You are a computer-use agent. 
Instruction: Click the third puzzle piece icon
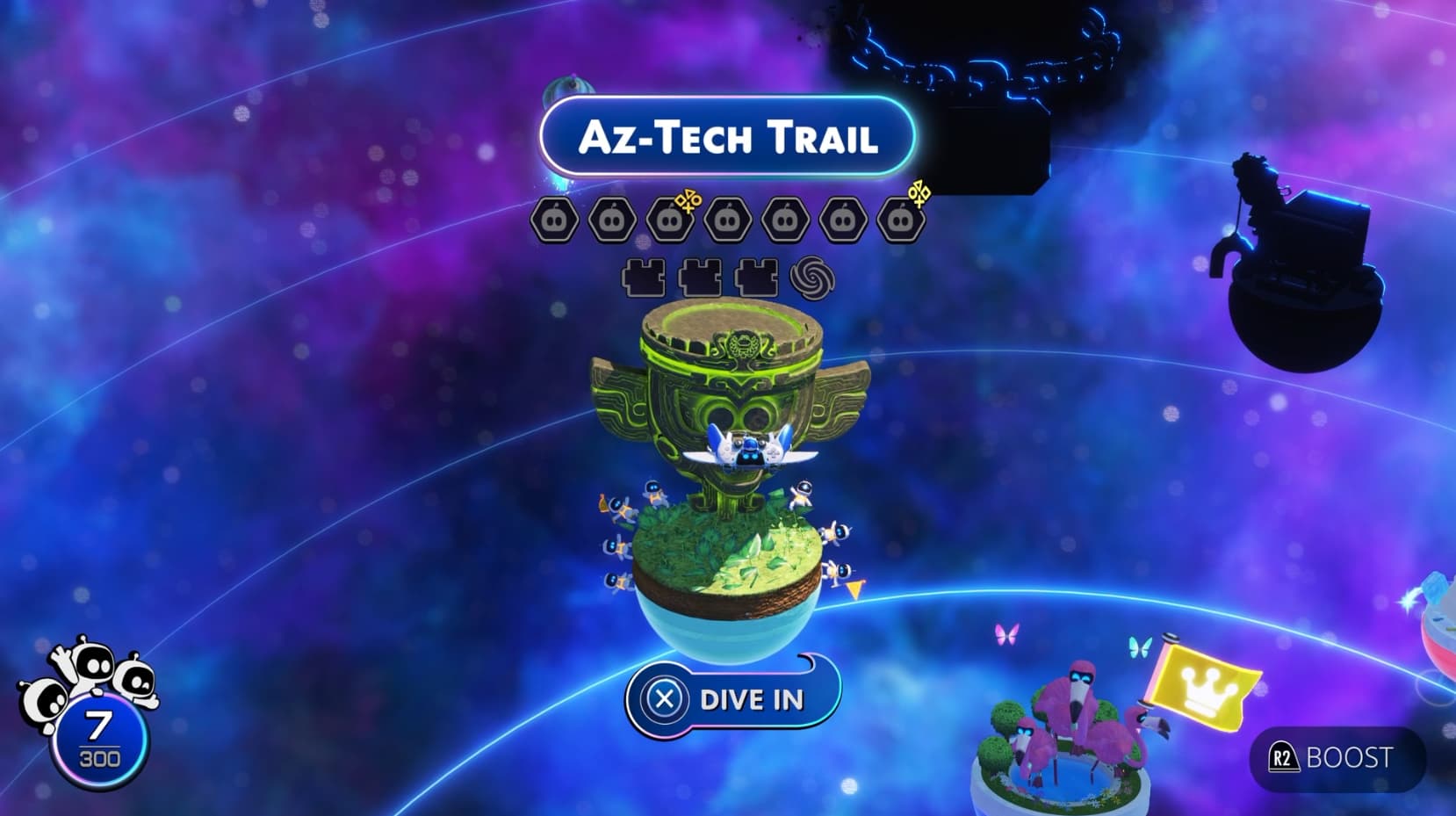coord(757,277)
